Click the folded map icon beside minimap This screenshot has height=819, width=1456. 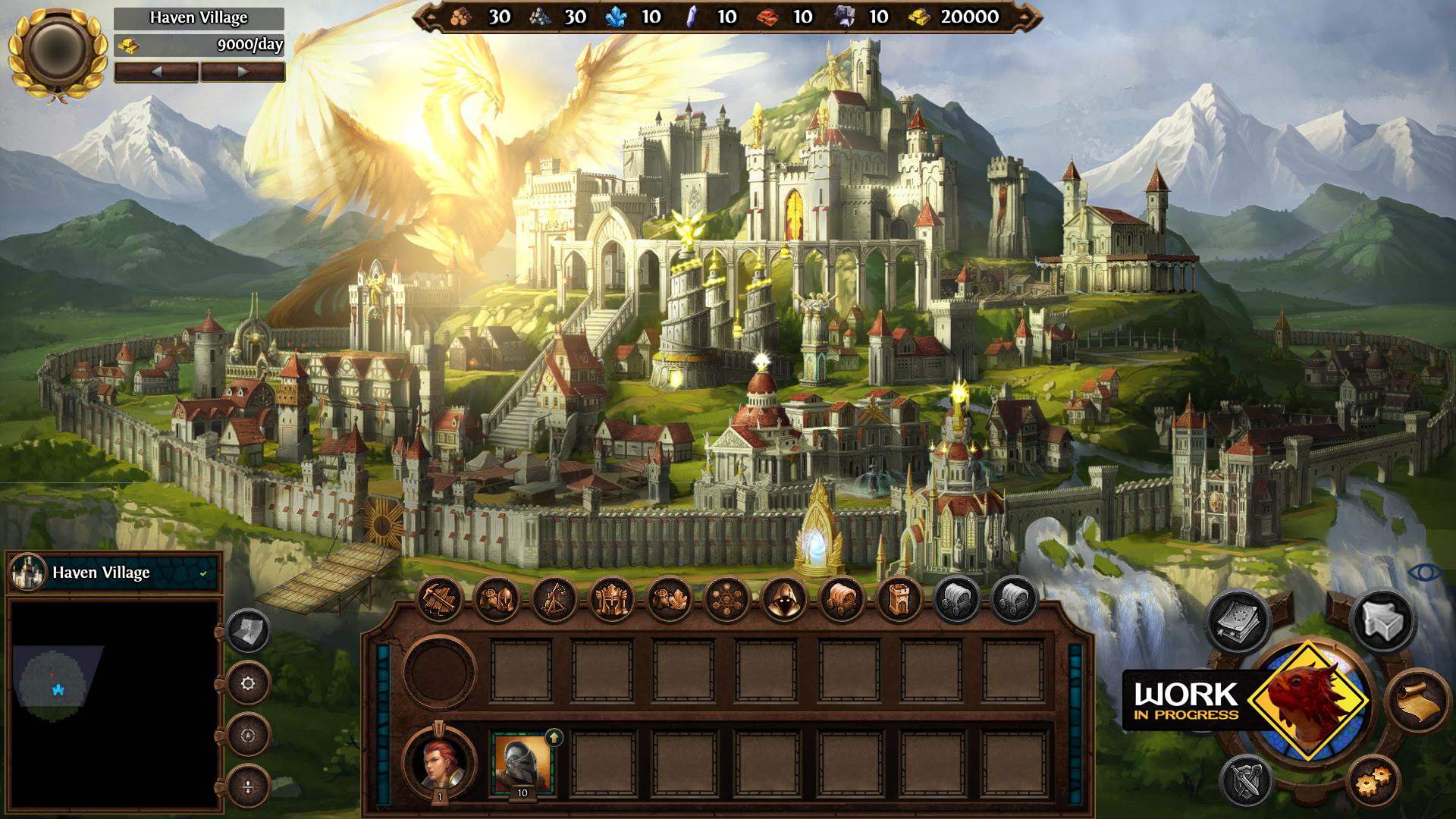[248, 631]
